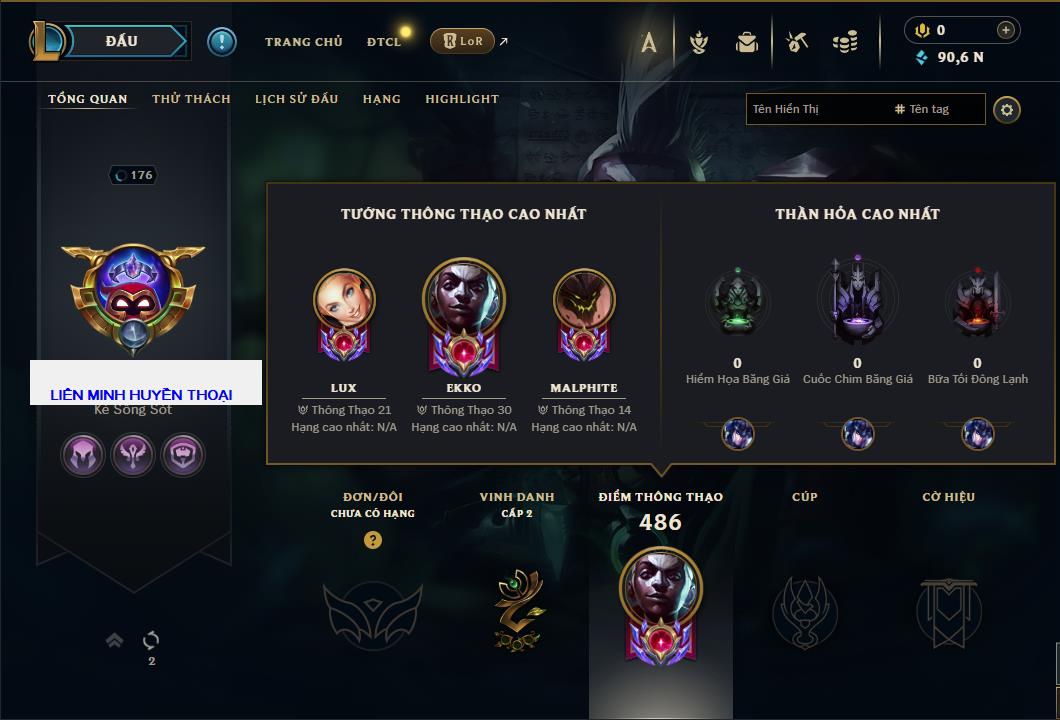This screenshot has height=720, width=1060.
Task: Start a match with the ĐẤU button
Action: coord(122,41)
